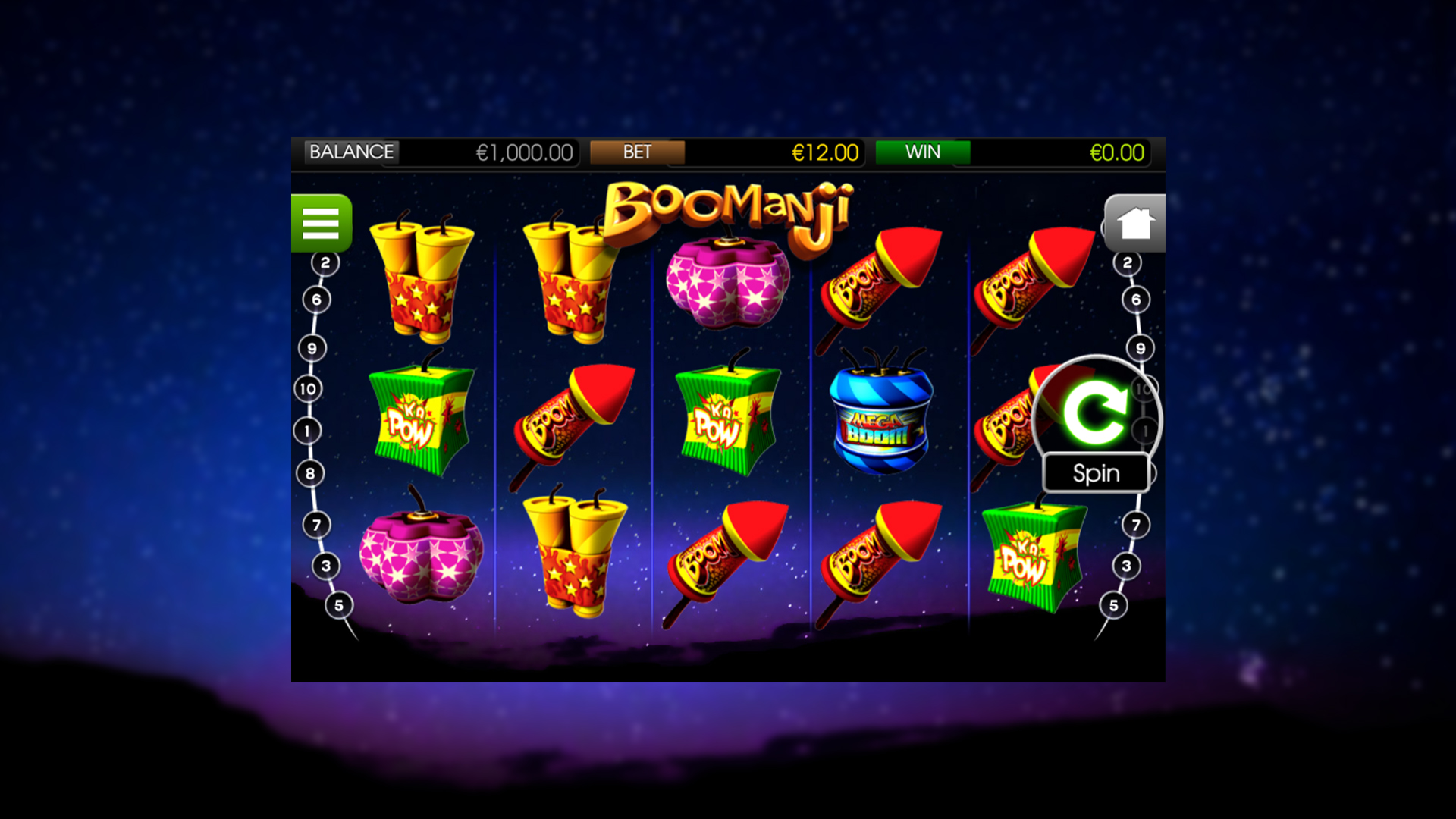Select the €12.00 bet amount display
The height and width of the screenshot is (819, 1456).
[x=824, y=152]
